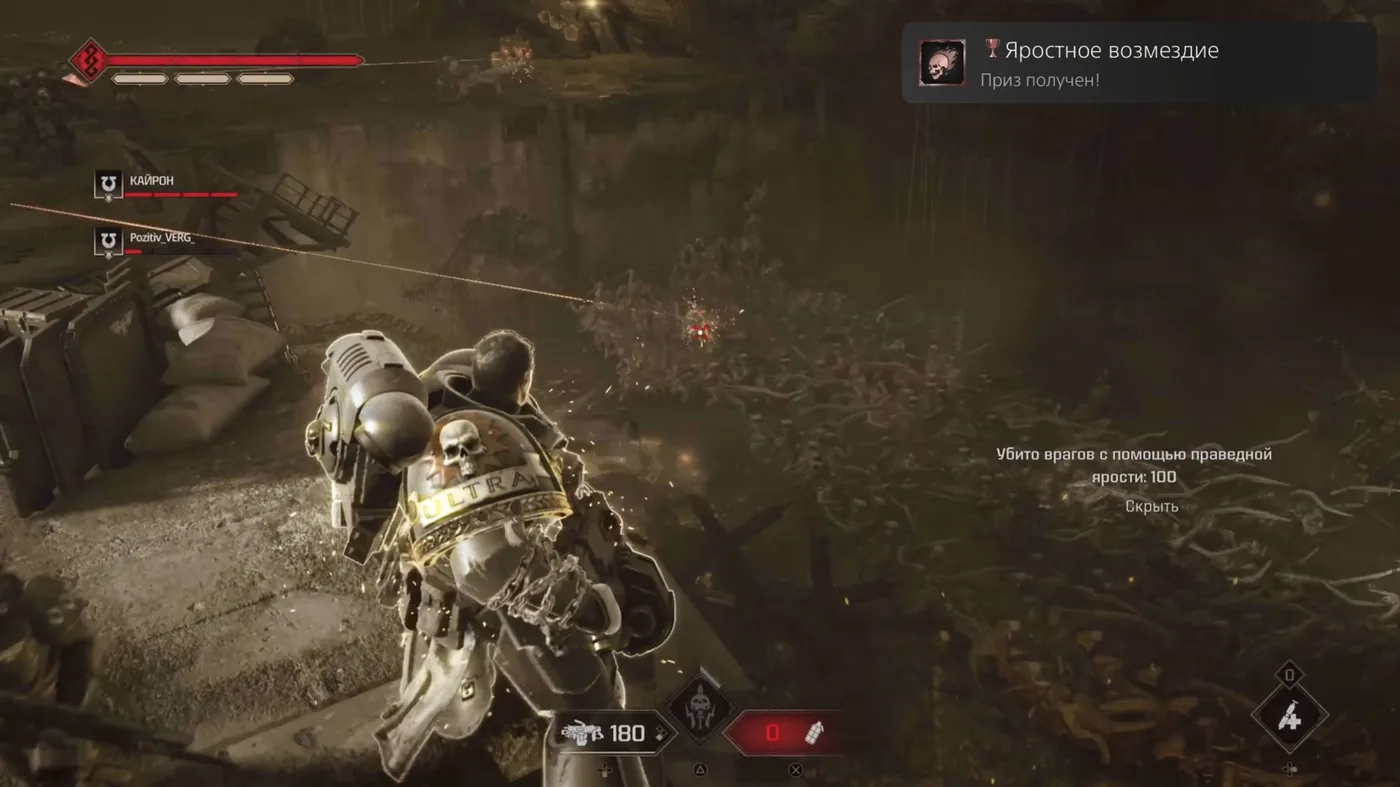Hide the tracker with Скрыть
The height and width of the screenshot is (787, 1400).
(x=1151, y=506)
